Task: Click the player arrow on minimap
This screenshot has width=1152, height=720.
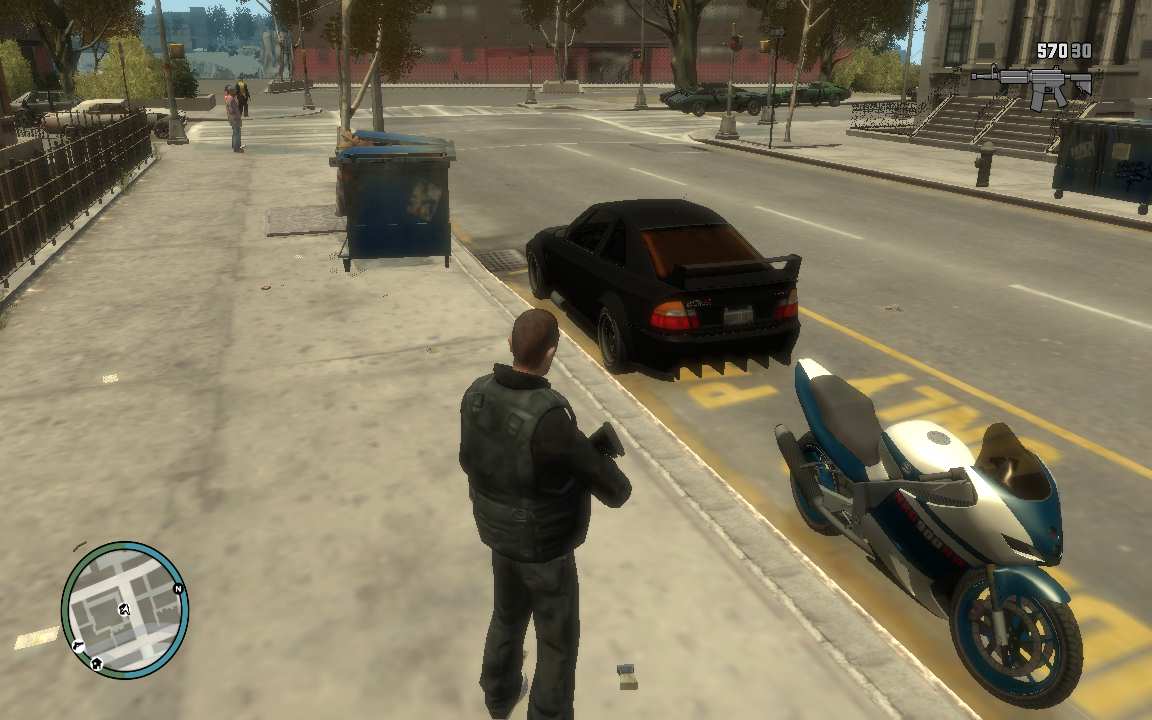Action: (x=124, y=608)
